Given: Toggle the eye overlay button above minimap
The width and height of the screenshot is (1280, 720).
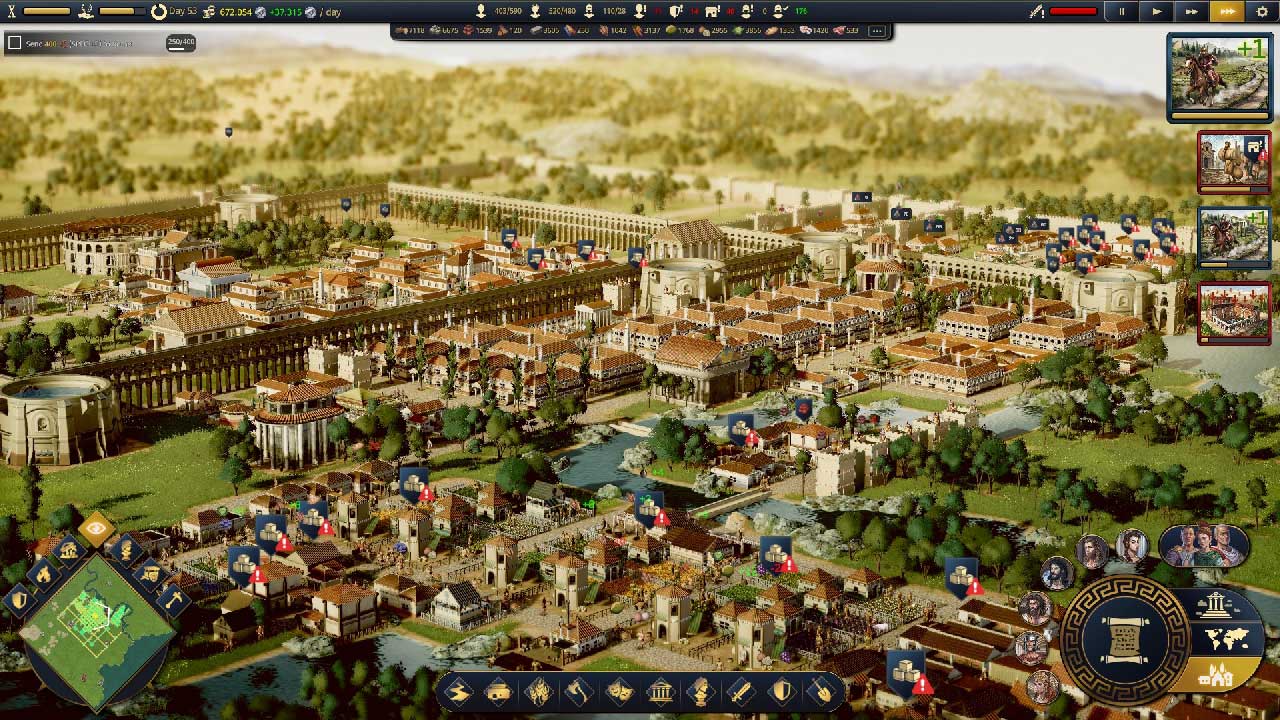Looking at the screenshot, I should pos(96,528).
